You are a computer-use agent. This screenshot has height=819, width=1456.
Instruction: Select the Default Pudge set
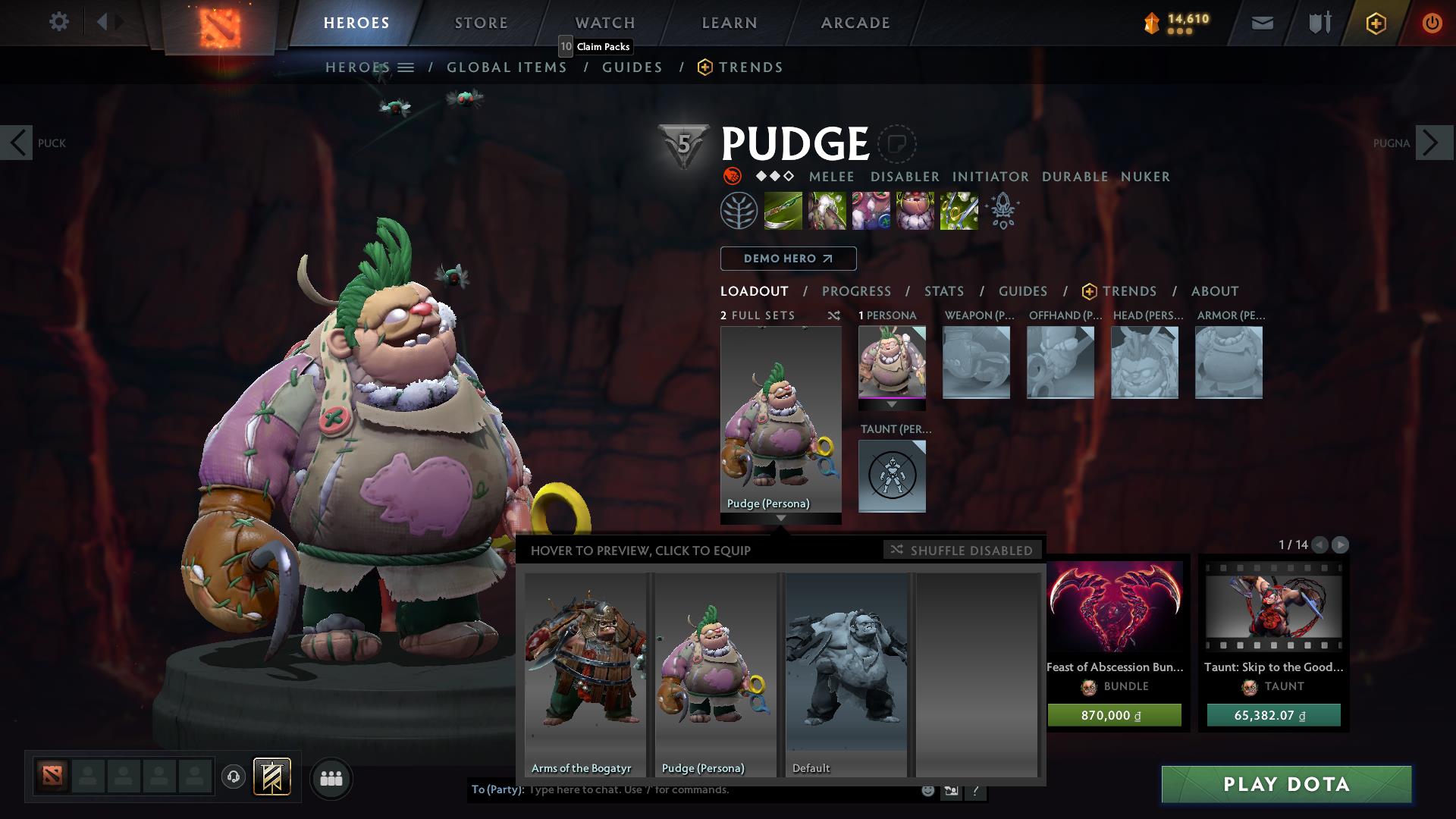coord(846,673)
